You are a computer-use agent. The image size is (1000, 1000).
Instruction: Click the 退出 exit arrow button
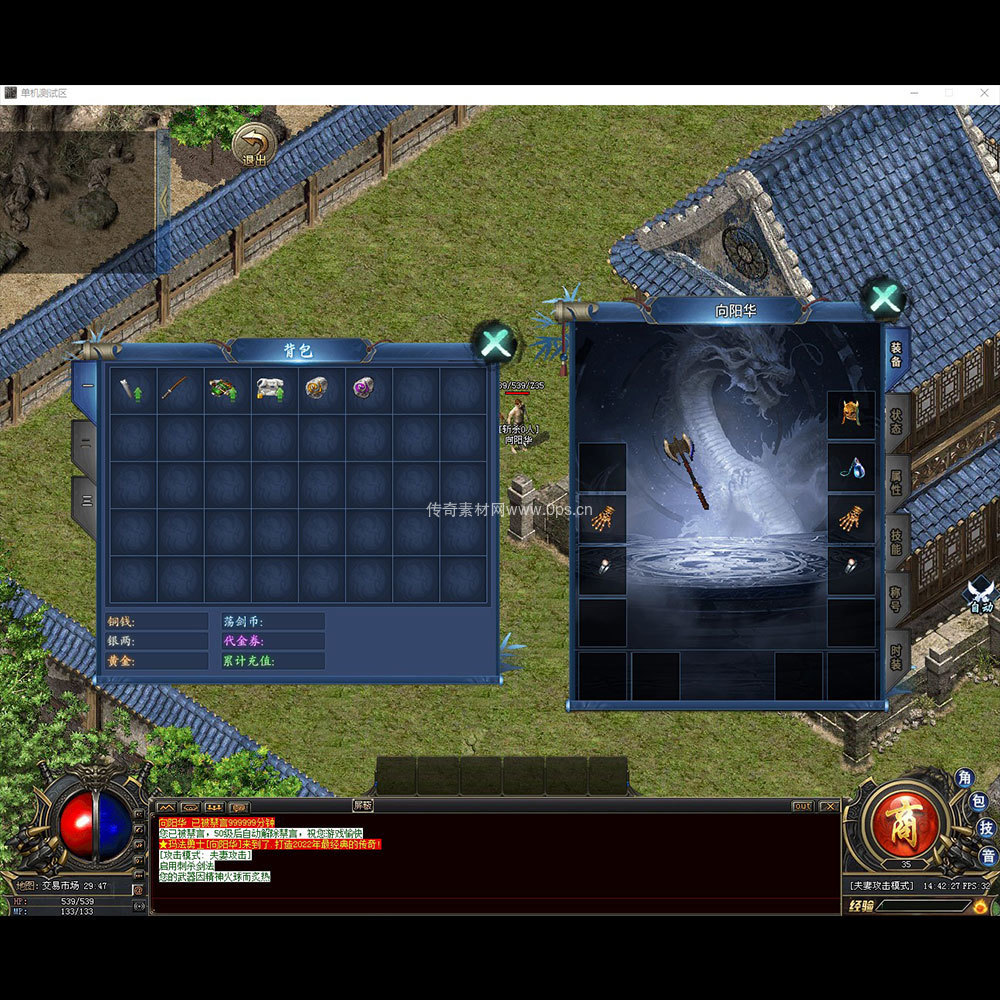(254, 145)
